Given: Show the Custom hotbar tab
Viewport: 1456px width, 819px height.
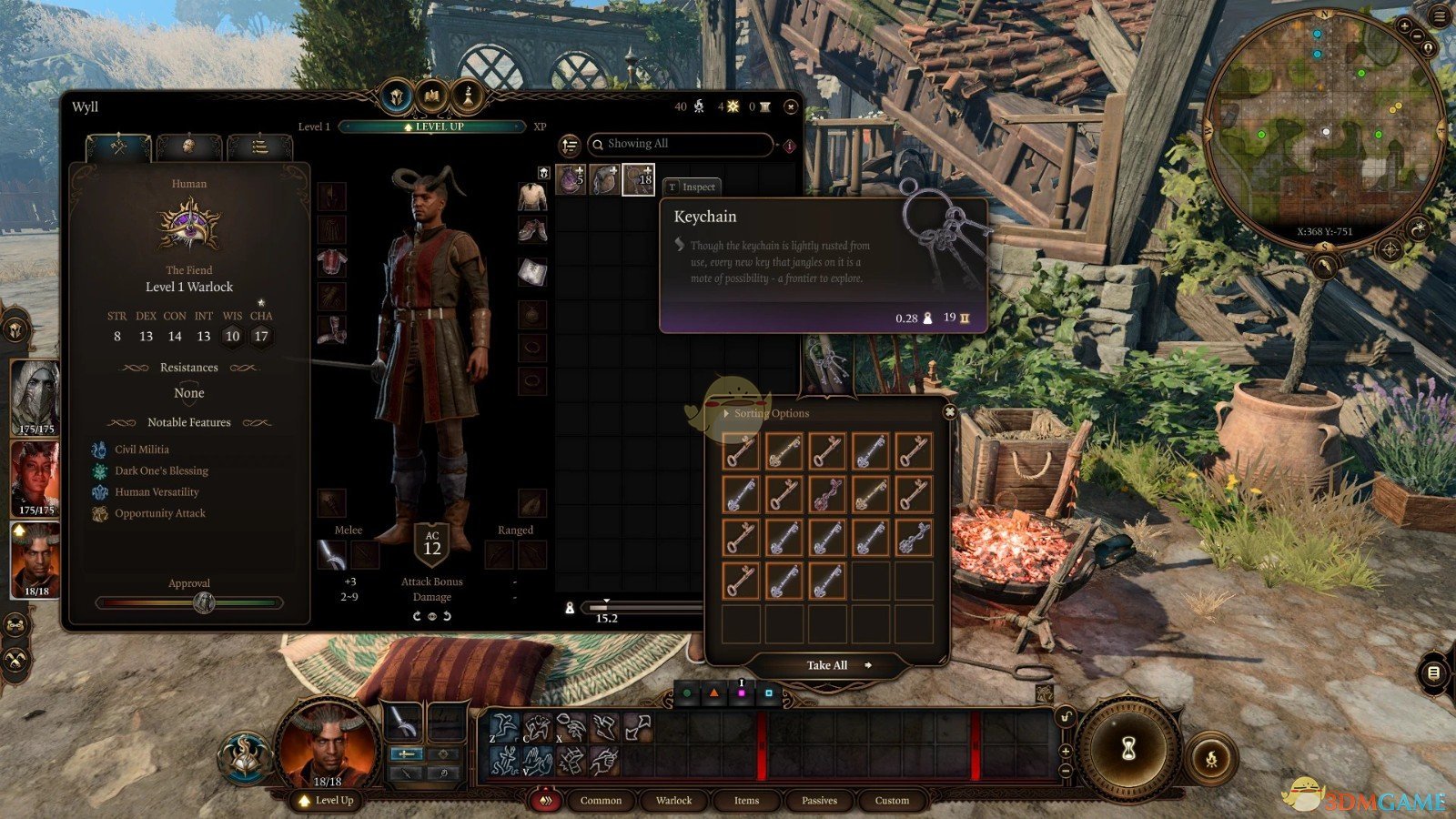Looking at the screenshot, I should tap(892, 801).
